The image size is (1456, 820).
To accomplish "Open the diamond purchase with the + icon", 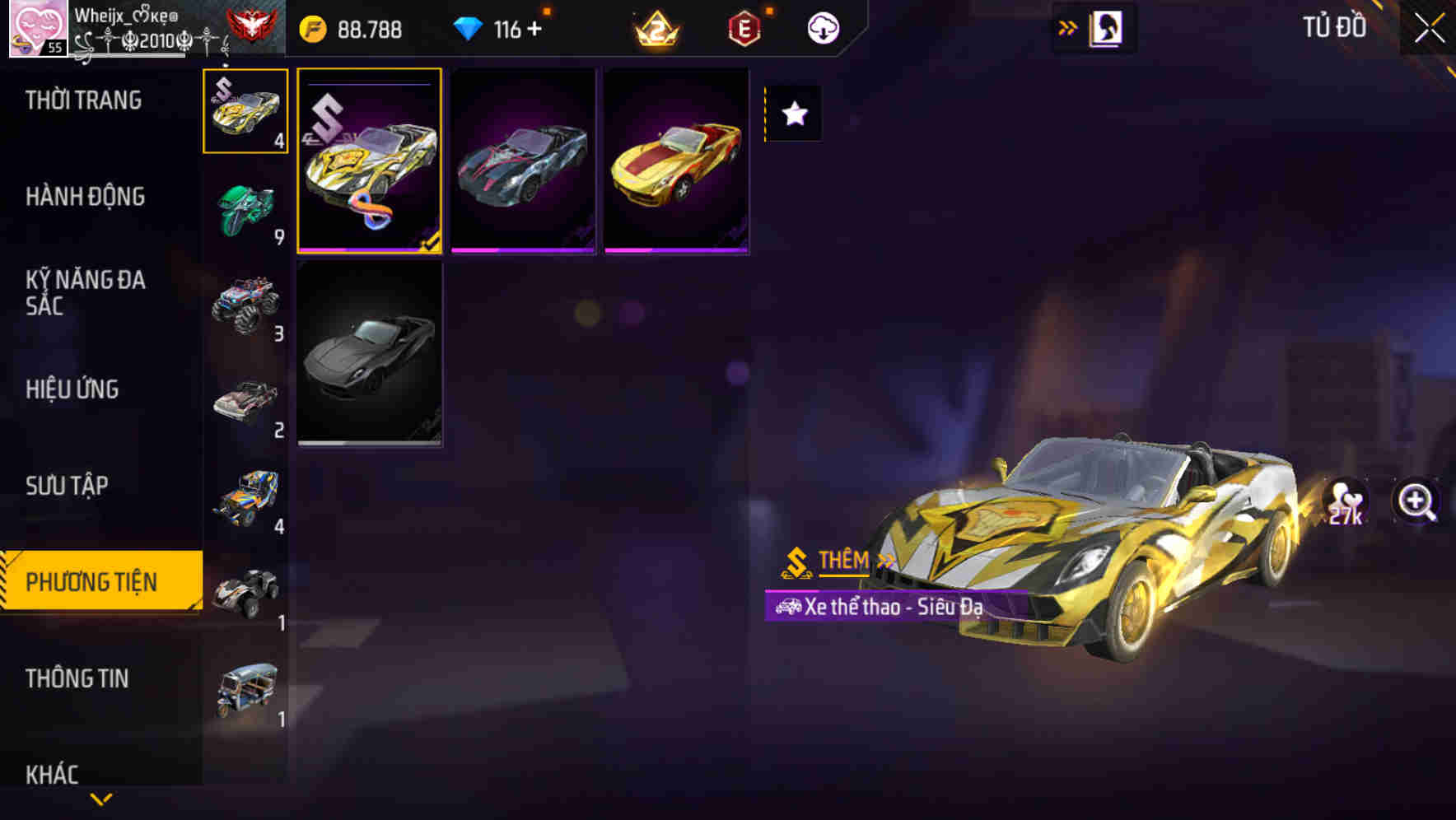I will pos(534,28).
